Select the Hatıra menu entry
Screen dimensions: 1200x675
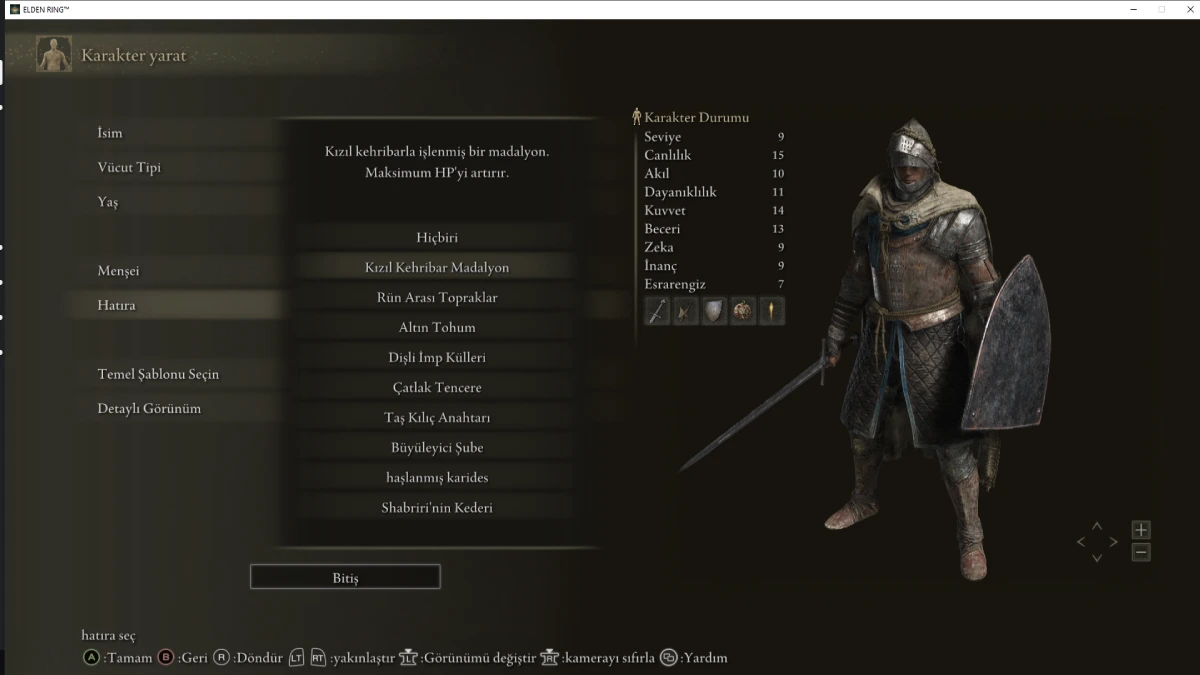[116, 305]
